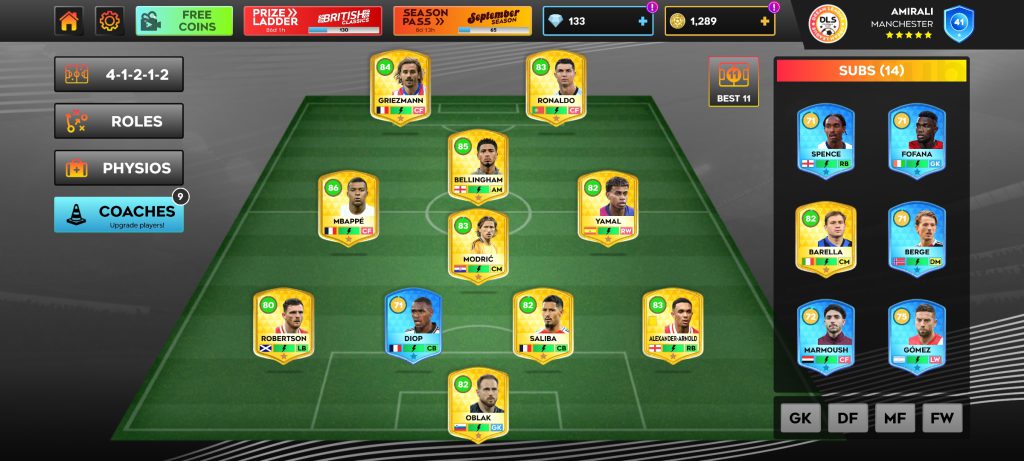Open Coaches to upgrade players
This screenshot has width=1024, height=461.
[x=119, y=214]
